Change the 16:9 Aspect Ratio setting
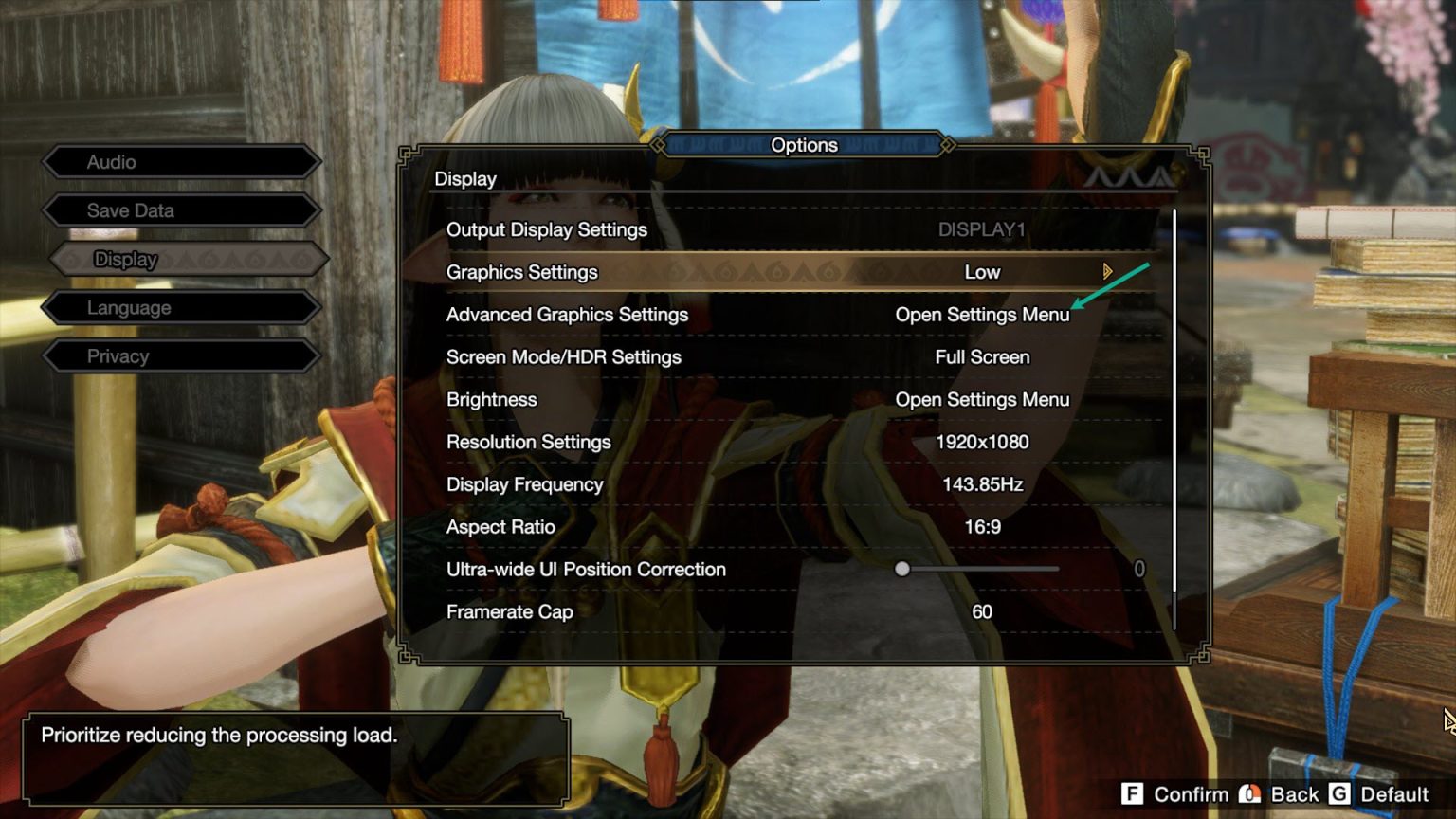 982,527
